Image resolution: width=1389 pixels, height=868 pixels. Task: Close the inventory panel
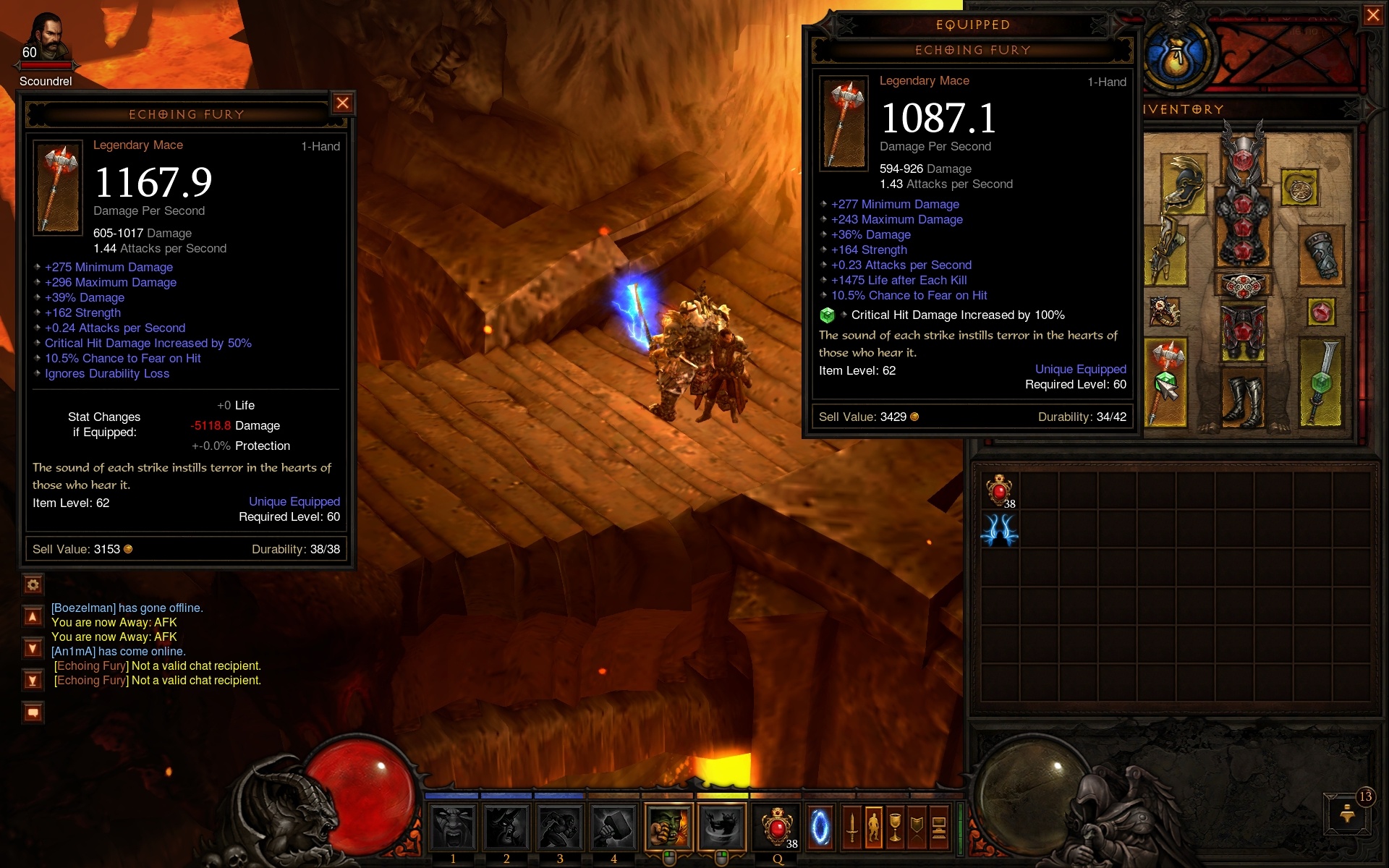tap(1372, 15)
